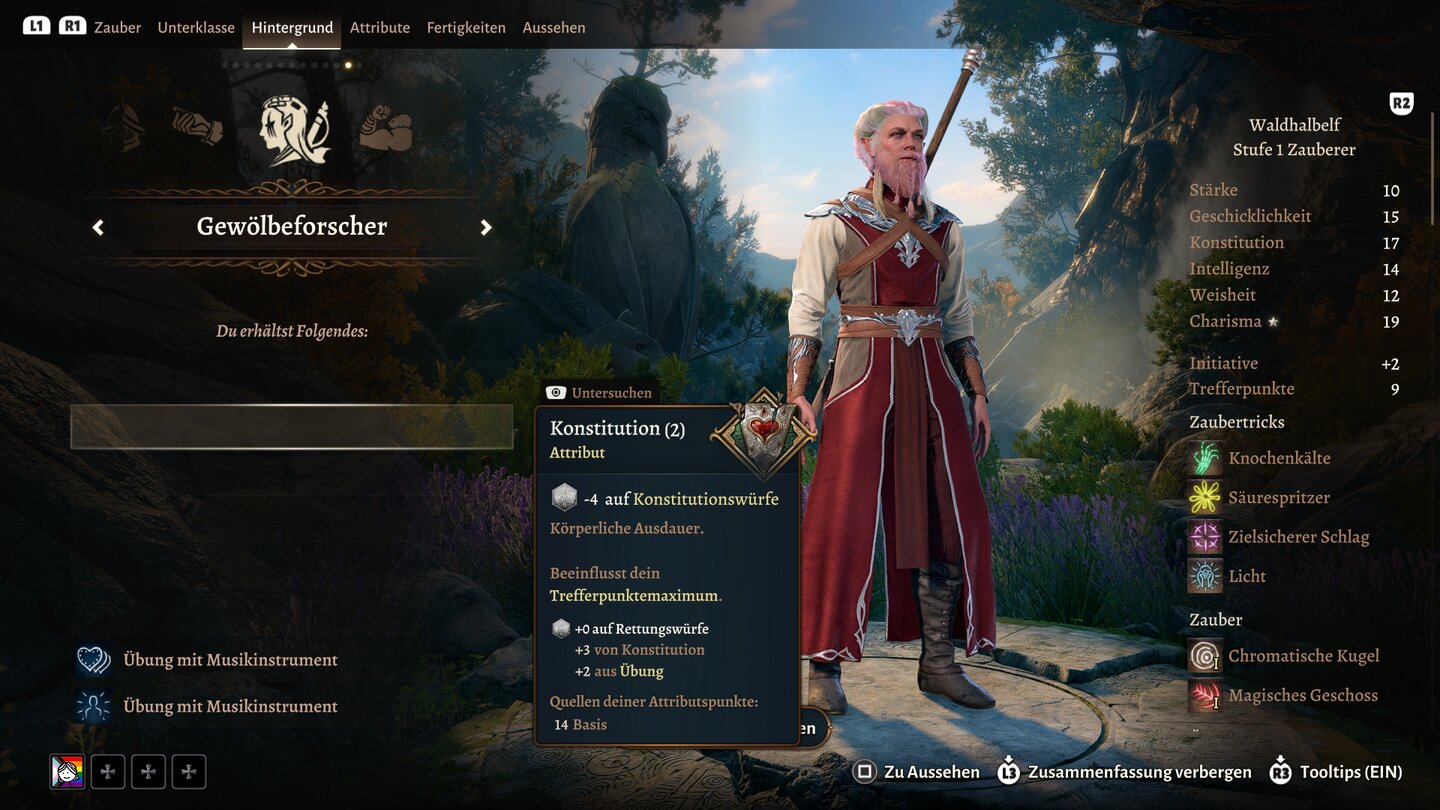The height and width of the screenshot is (810, 1440).
Task: Open the Unterklasse tab
Action: click(196, 27)
